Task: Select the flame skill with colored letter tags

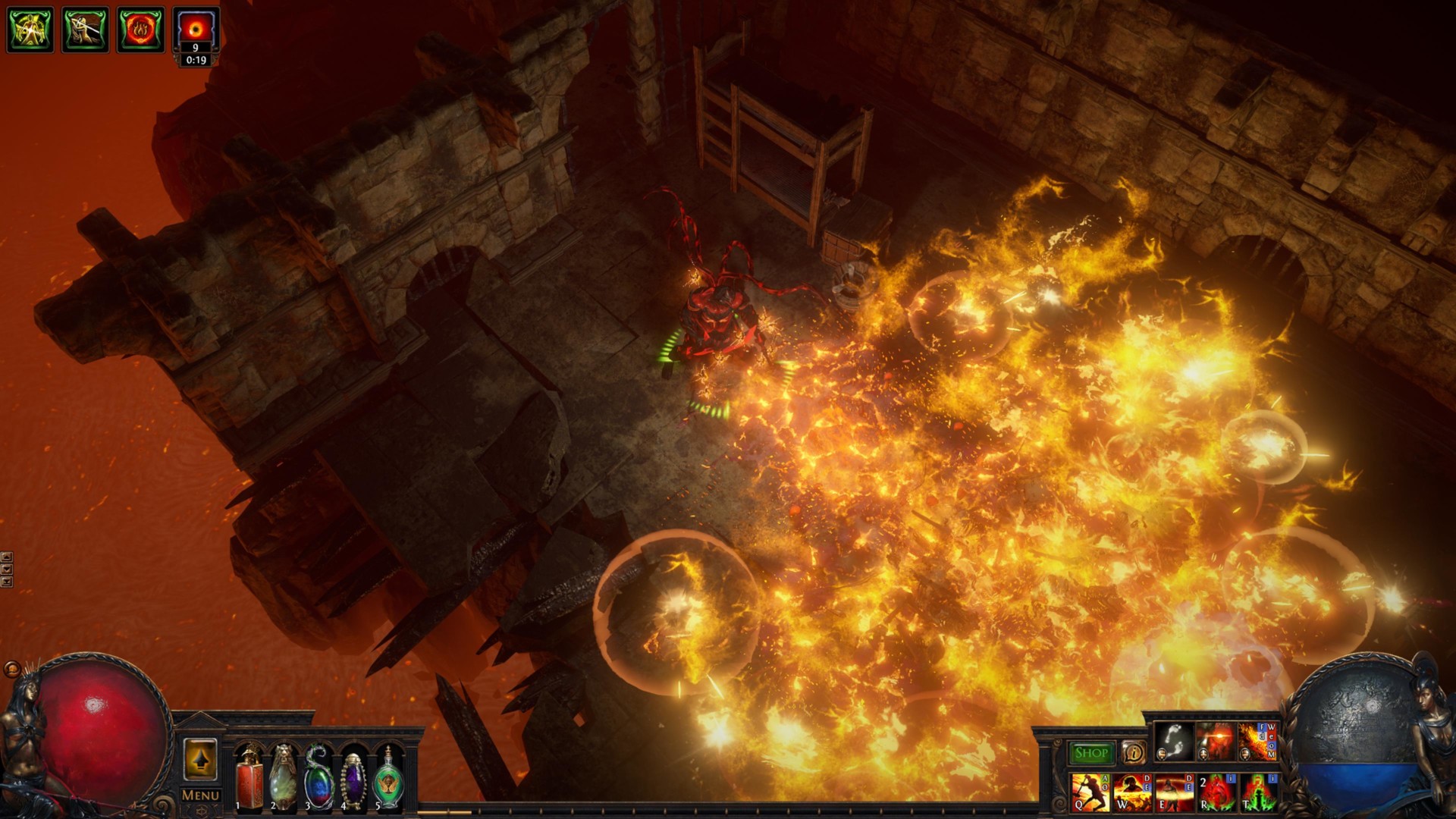Action: point(1257,741)
